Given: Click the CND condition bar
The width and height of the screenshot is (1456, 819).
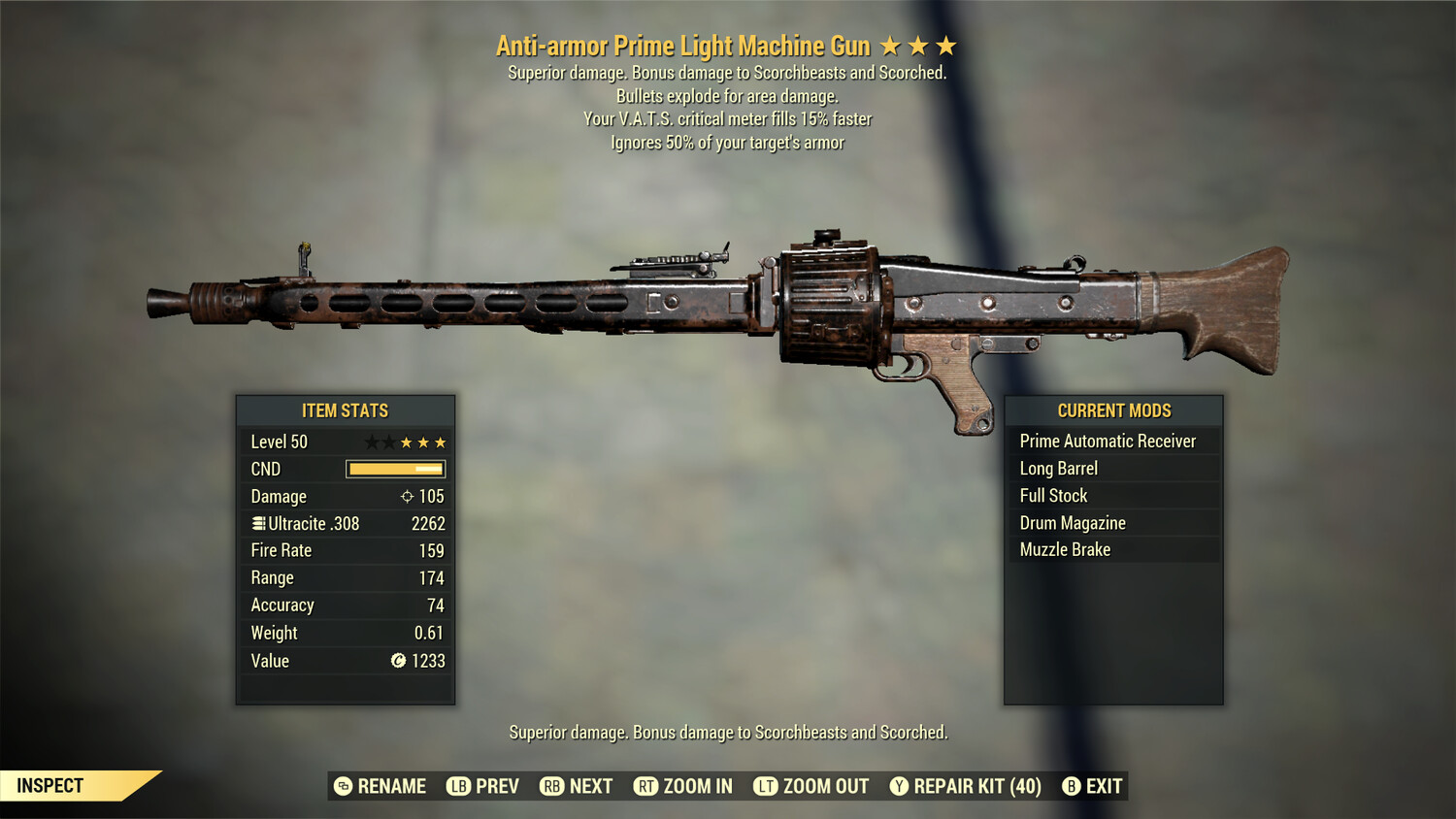Looking at the screenshot, I should click(x=393, y=469).
